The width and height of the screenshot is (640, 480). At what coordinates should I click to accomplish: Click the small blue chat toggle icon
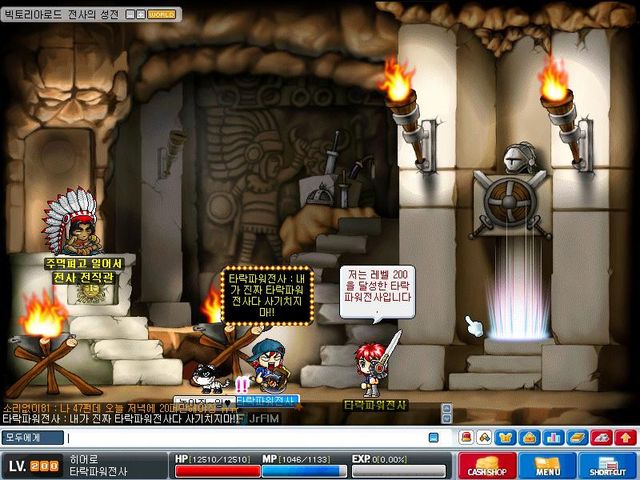tap(433, 437)
